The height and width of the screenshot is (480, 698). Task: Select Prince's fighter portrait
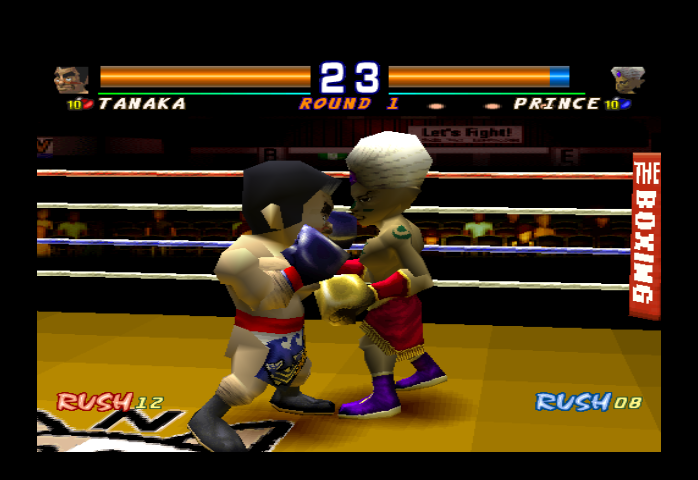[628, 80]
